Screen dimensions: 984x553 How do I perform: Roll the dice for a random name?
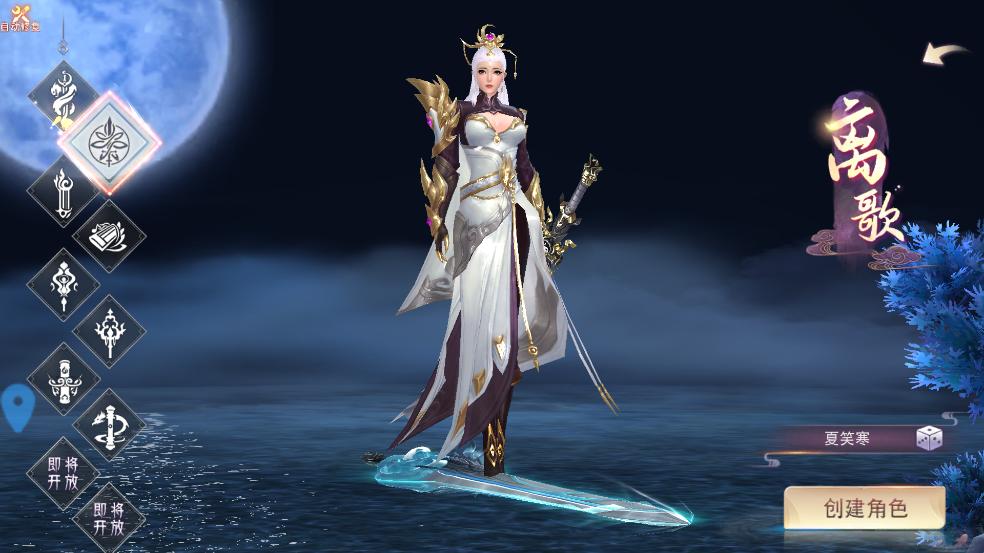tap(929, 438)
